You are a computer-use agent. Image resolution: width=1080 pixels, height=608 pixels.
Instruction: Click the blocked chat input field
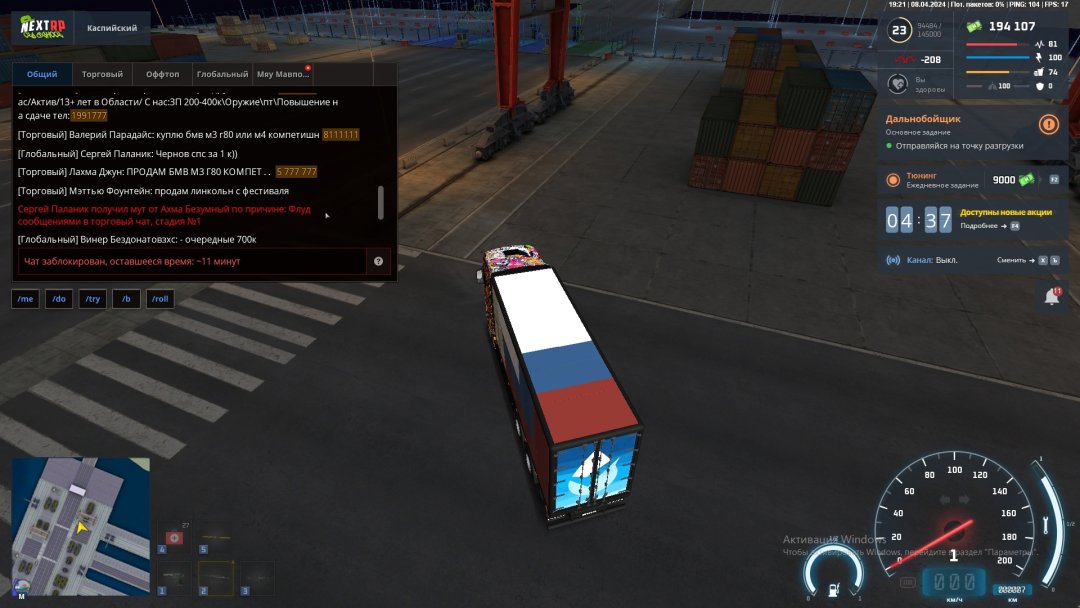point(190,261)
